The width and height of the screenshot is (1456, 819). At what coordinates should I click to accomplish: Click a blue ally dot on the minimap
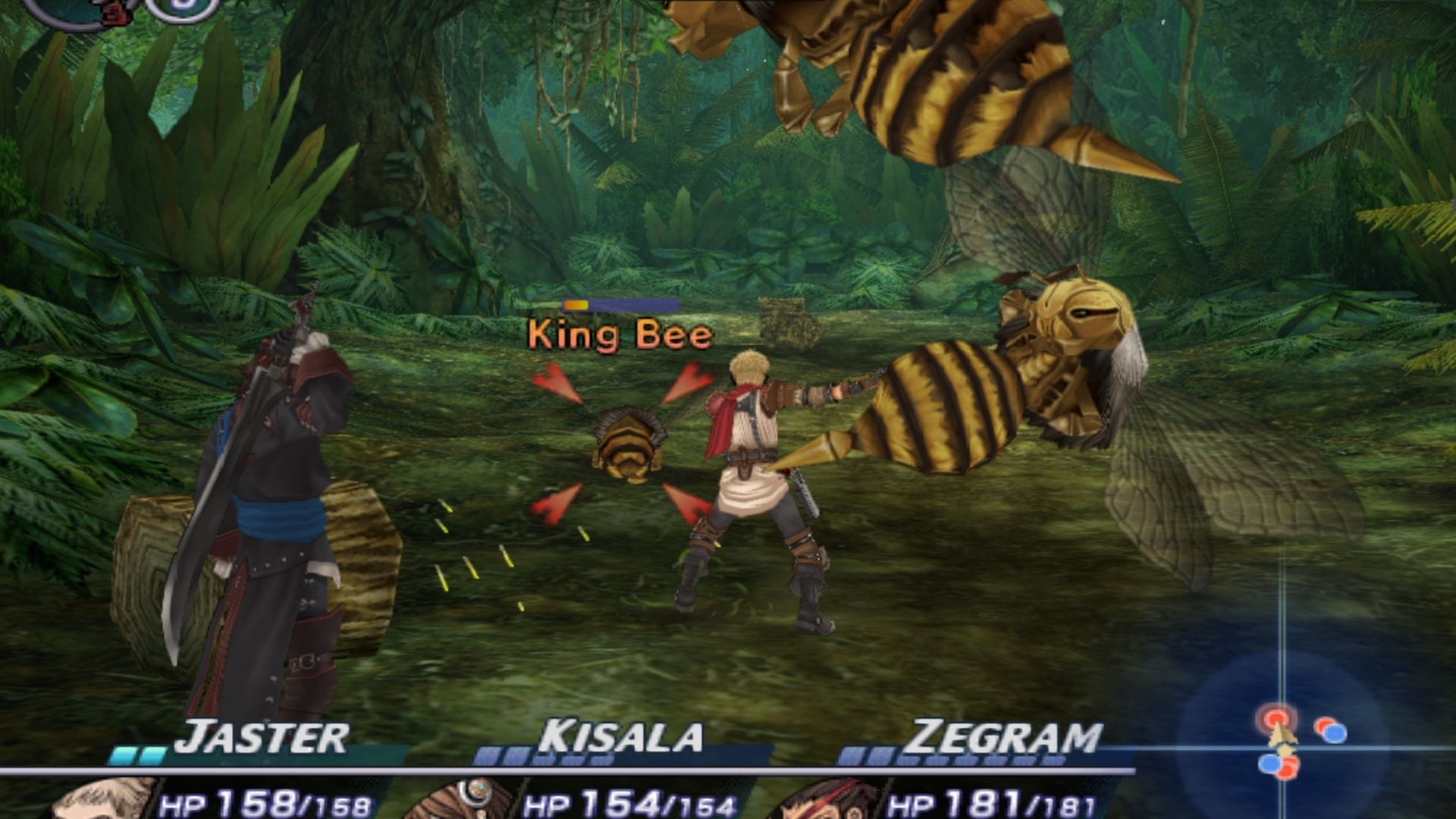(x=1335, y=734)
